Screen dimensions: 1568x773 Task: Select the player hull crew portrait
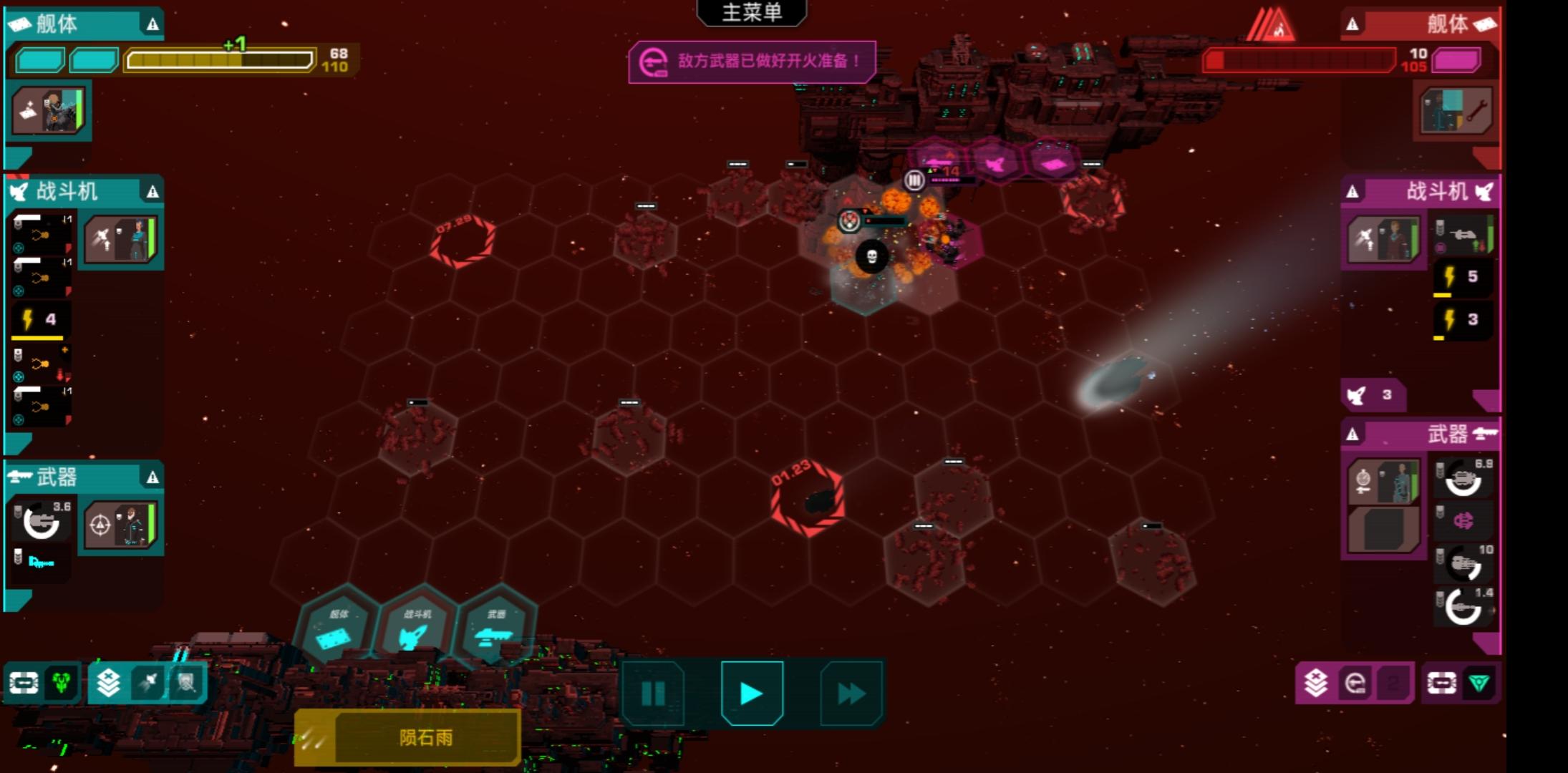pos(49,110)
